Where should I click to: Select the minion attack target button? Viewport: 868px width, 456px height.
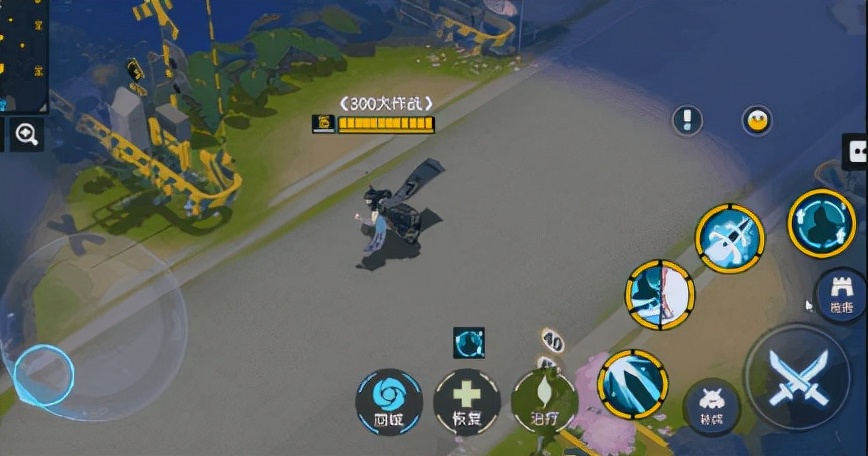(713, 407)
